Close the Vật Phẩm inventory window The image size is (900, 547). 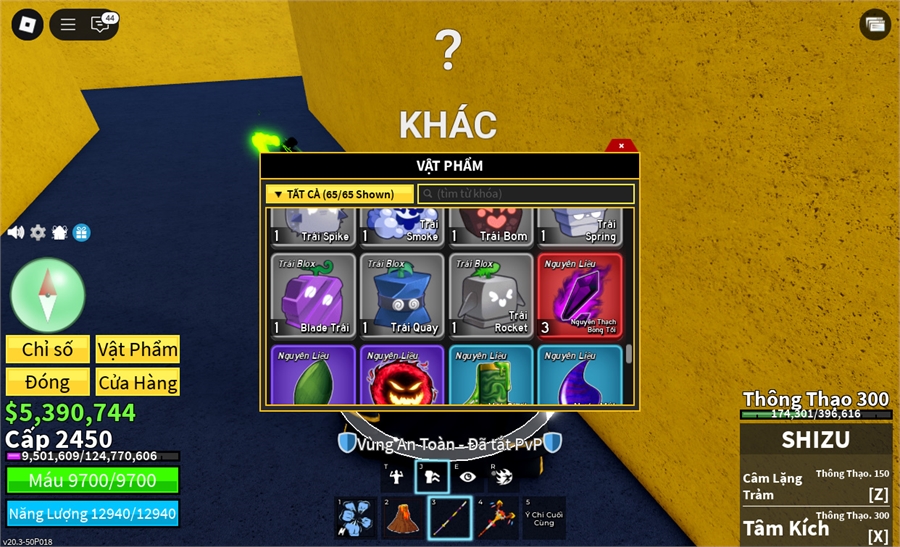click(621, 146)
